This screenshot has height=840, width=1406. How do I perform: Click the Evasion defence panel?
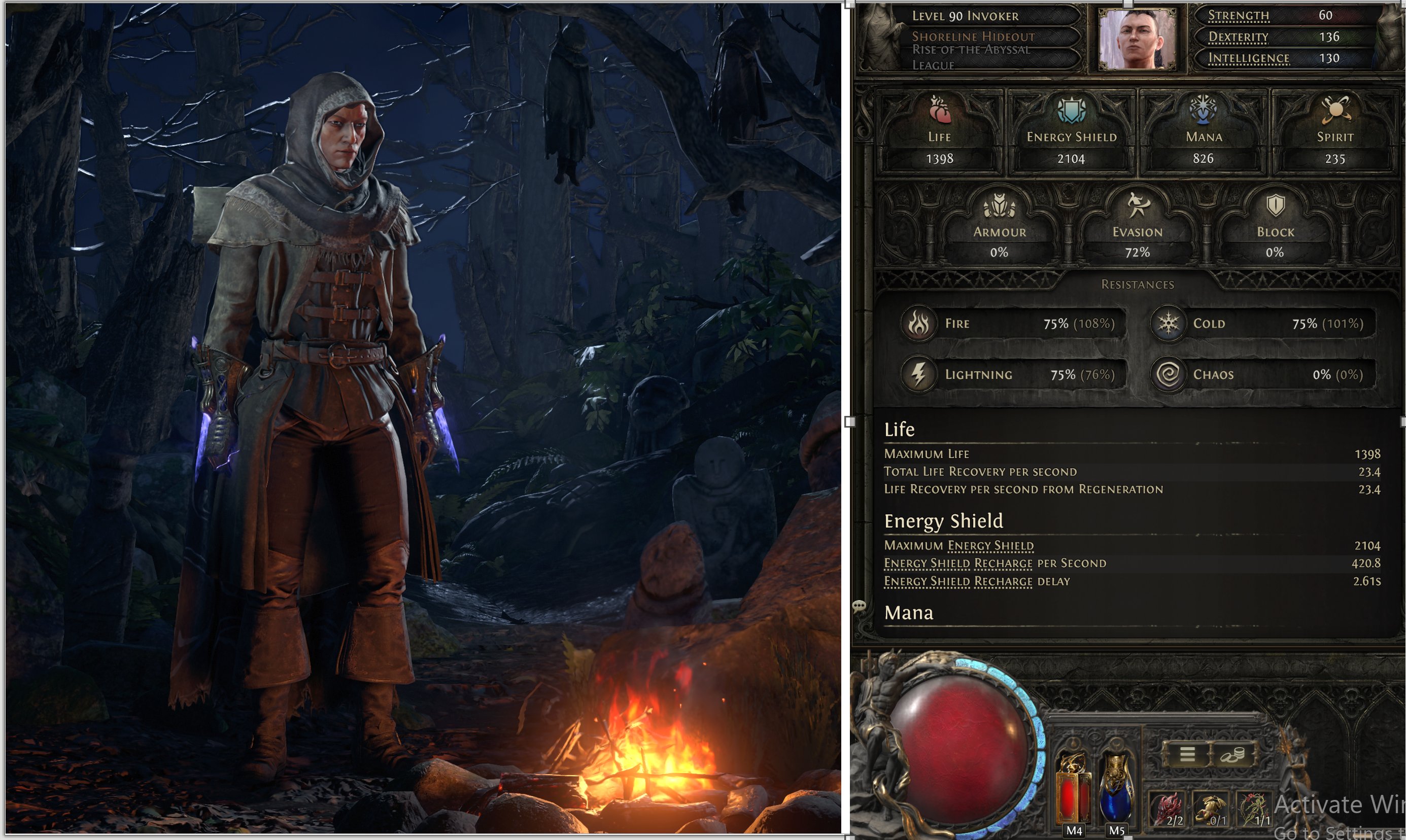1137,229
